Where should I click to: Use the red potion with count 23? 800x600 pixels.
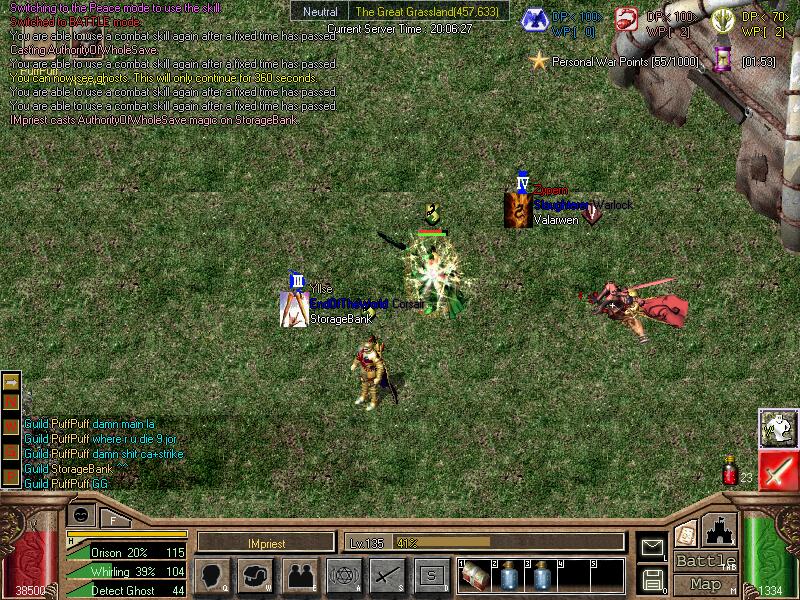coord(730,469)
